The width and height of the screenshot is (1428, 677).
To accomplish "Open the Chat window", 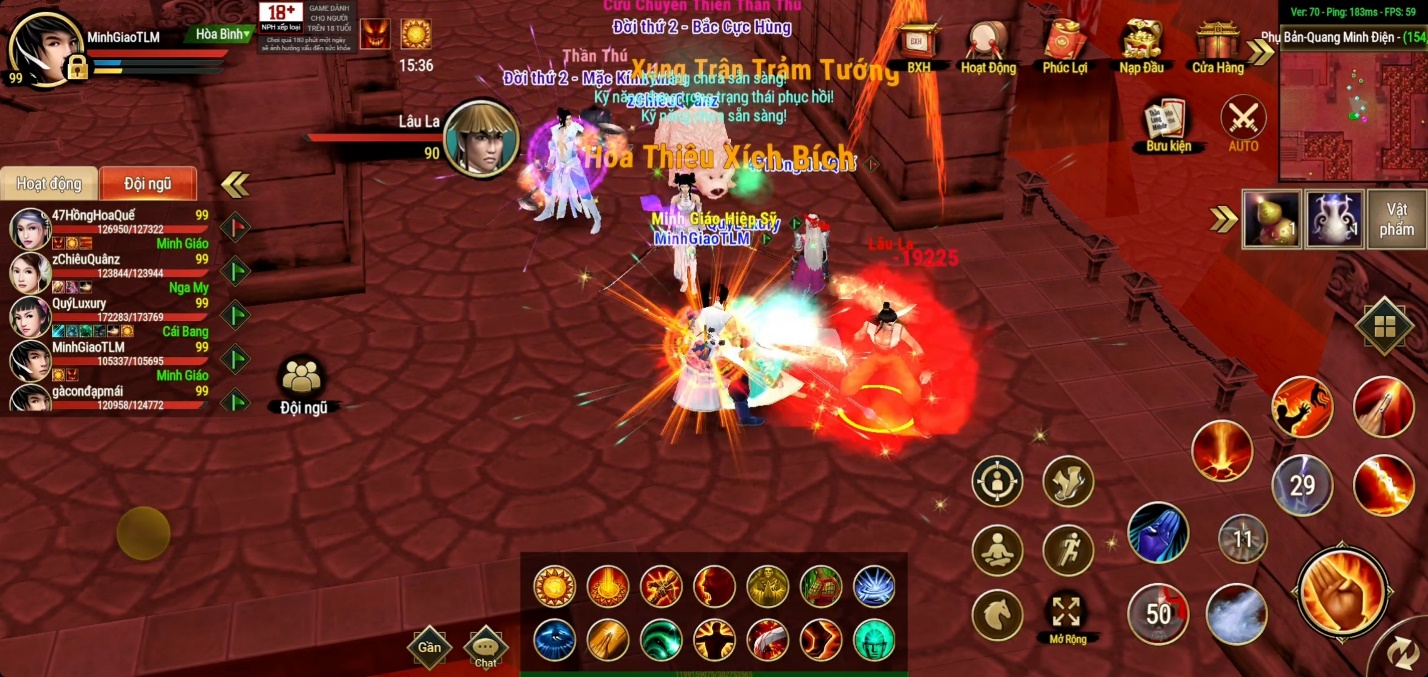I will pos(486,646).
